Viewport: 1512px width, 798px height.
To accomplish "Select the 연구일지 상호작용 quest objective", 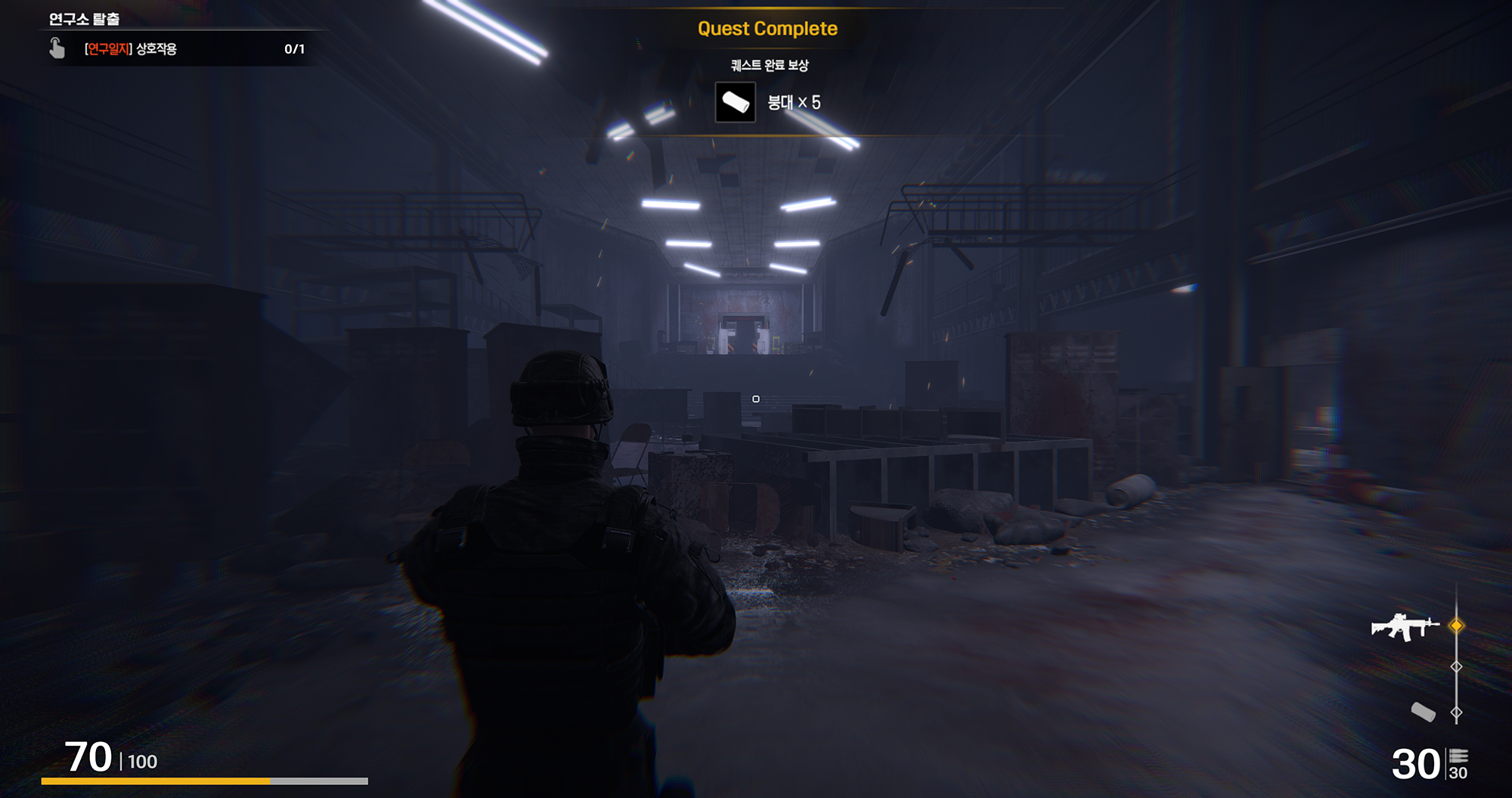I will coord(131,49).
